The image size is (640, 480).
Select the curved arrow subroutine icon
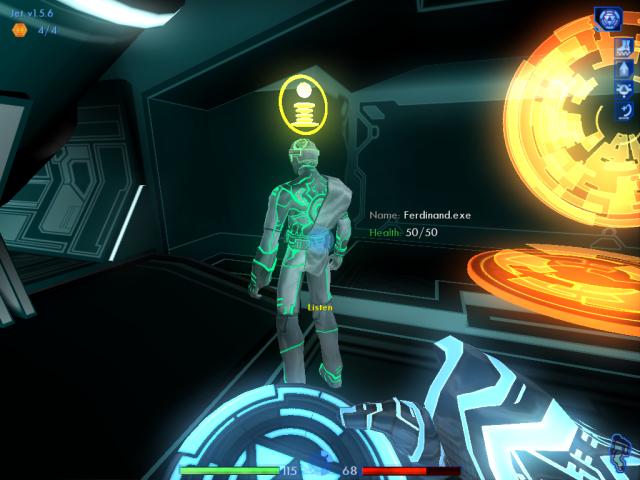(x=624, y=111)
